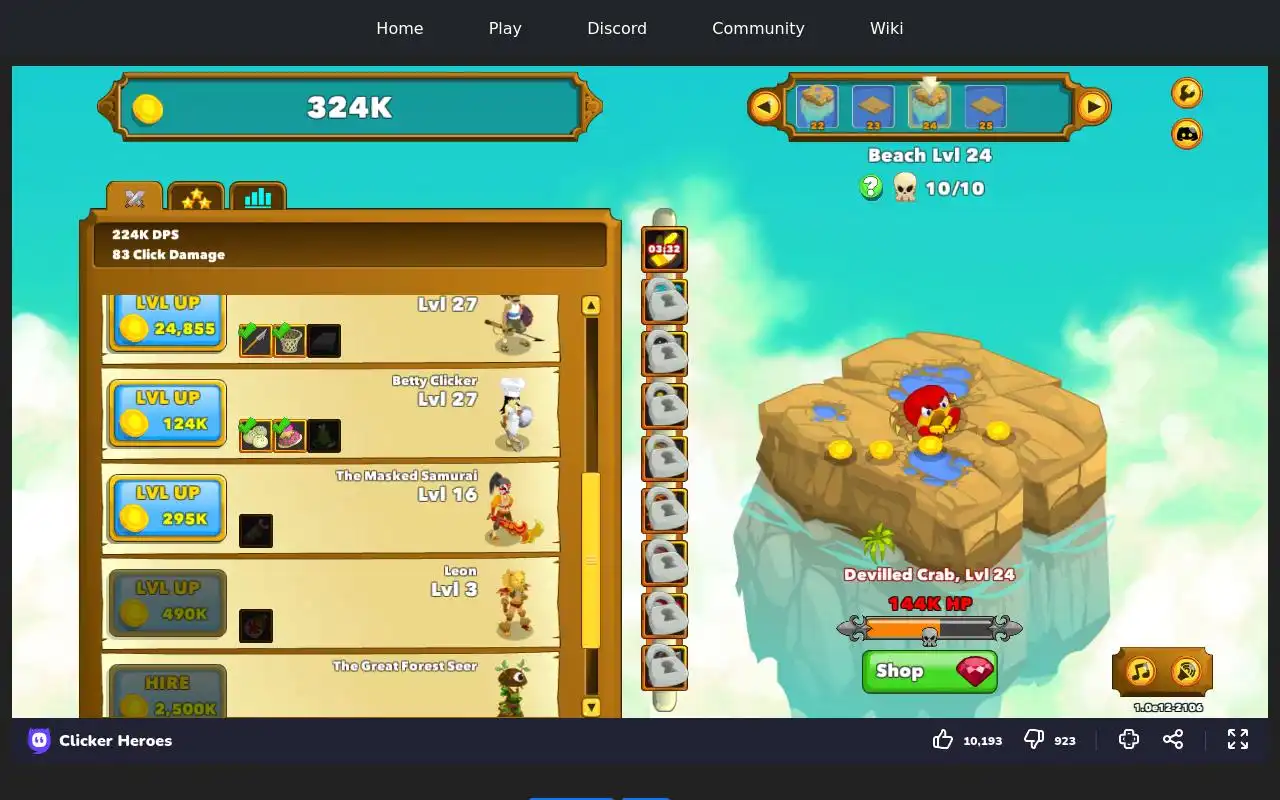Level up The Masked Samurai for 295K

coord(167,507)
